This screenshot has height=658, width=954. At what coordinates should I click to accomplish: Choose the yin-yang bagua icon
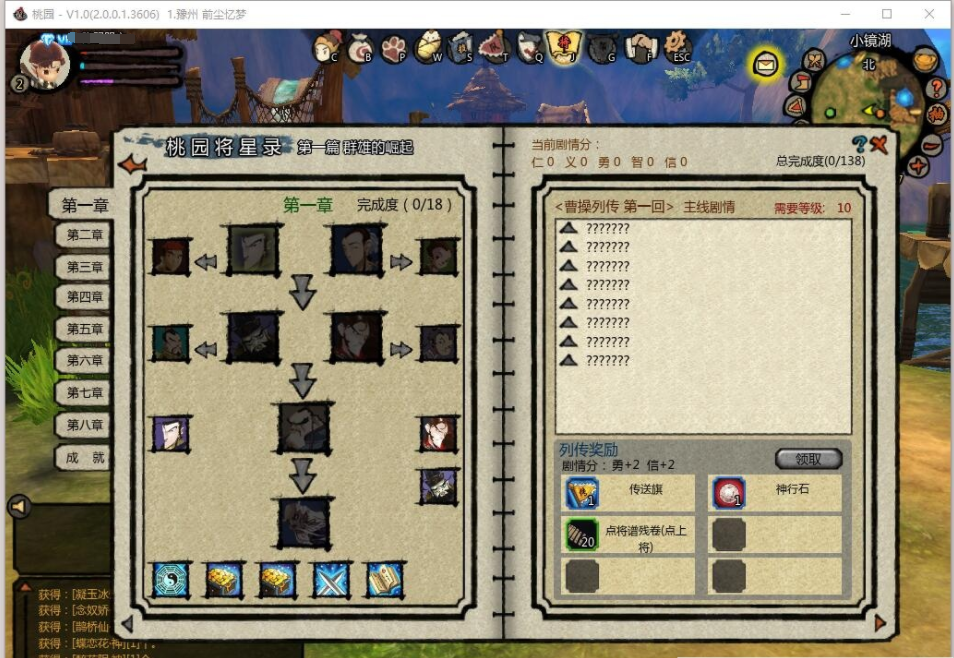(x=170, y=580)
